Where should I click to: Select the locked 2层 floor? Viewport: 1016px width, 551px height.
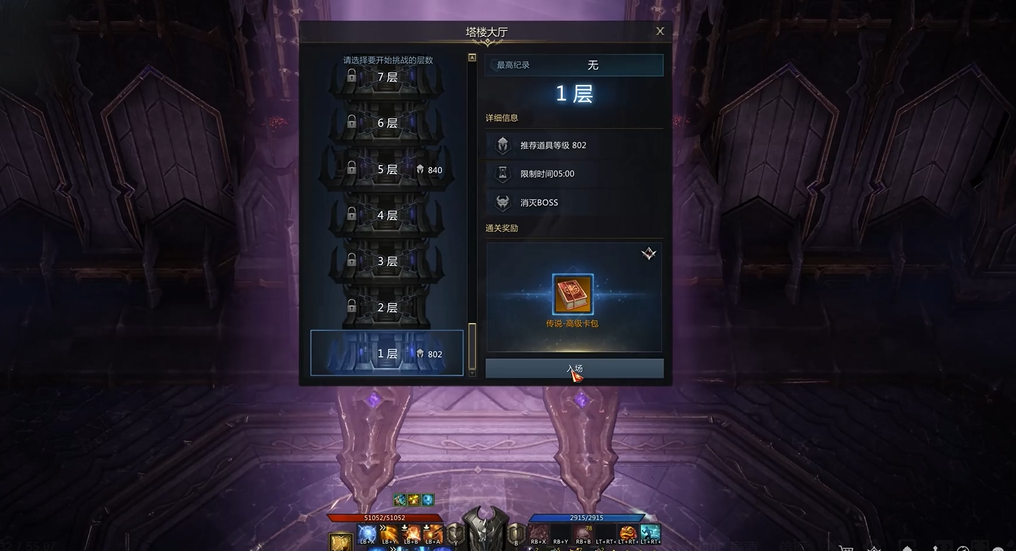(x=387, y=308)
